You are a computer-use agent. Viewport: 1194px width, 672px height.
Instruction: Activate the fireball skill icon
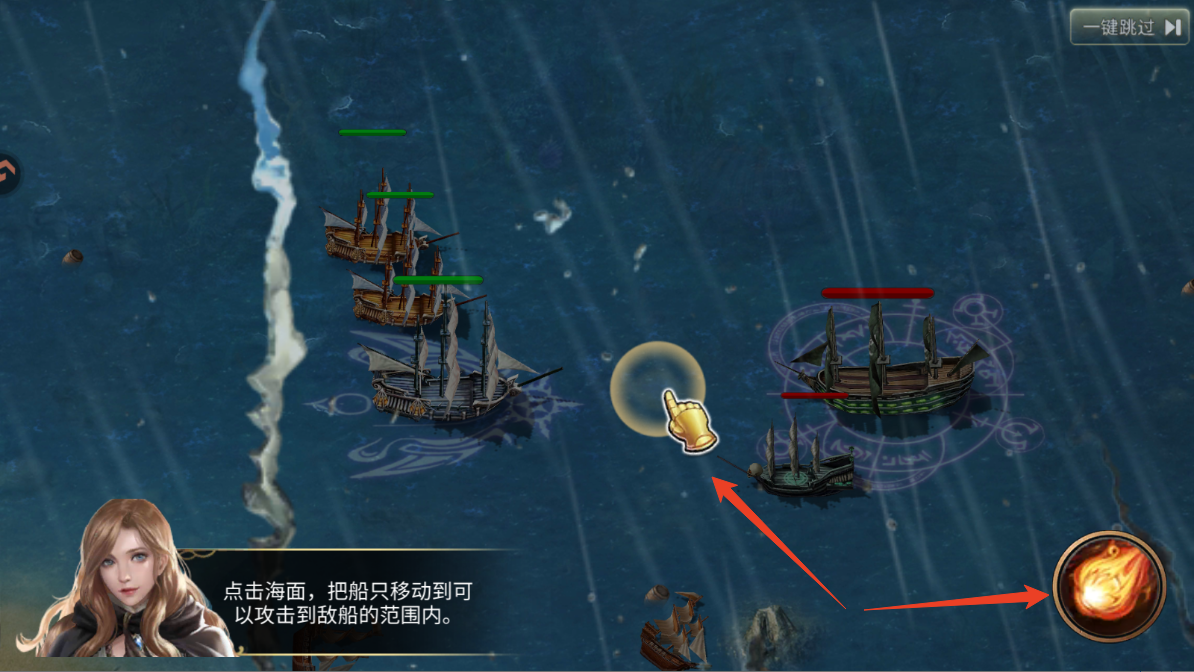pos(1109,586)
